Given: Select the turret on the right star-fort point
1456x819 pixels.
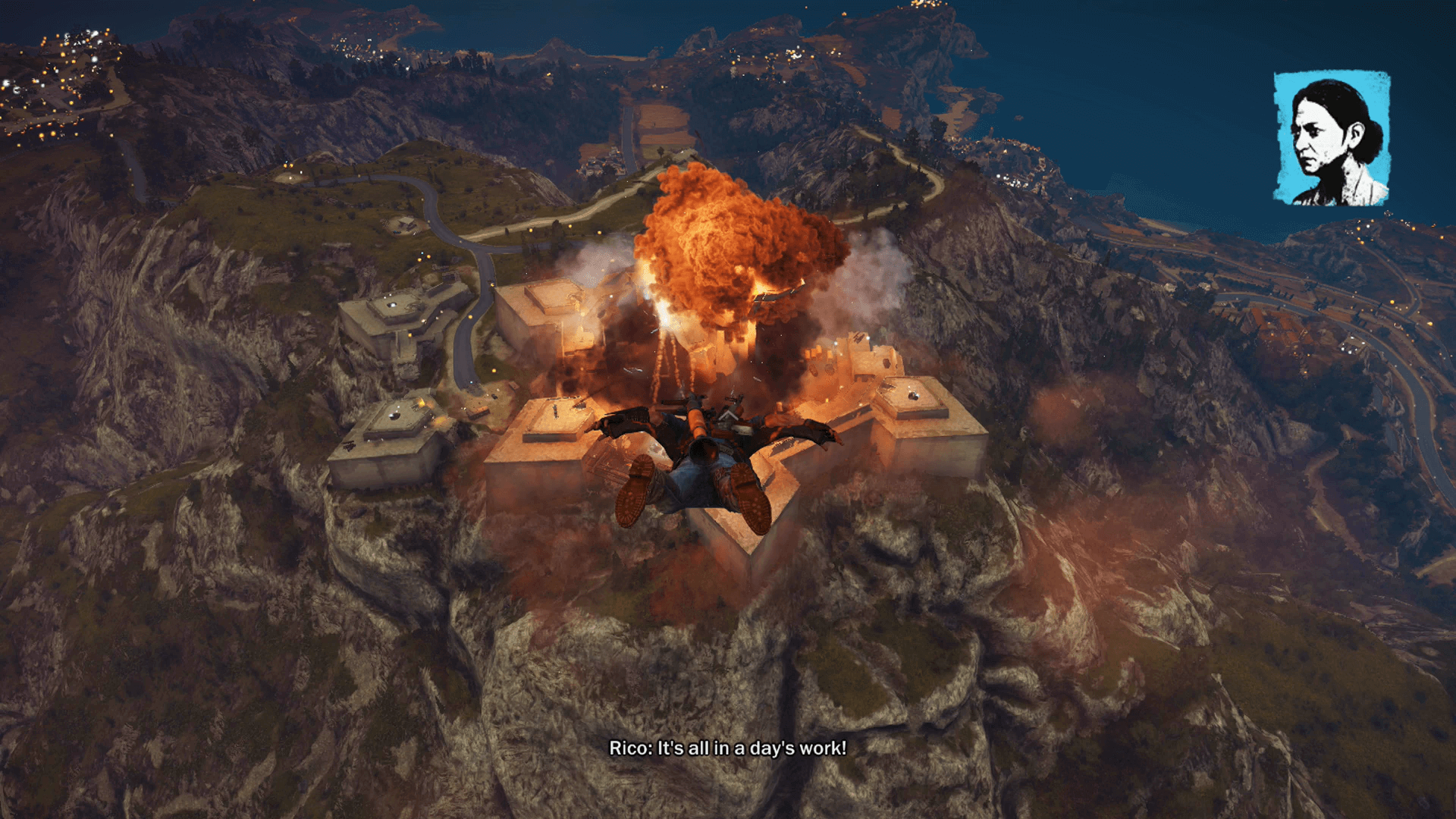Looking at the screenshot, I should click(x=912, y=394).
